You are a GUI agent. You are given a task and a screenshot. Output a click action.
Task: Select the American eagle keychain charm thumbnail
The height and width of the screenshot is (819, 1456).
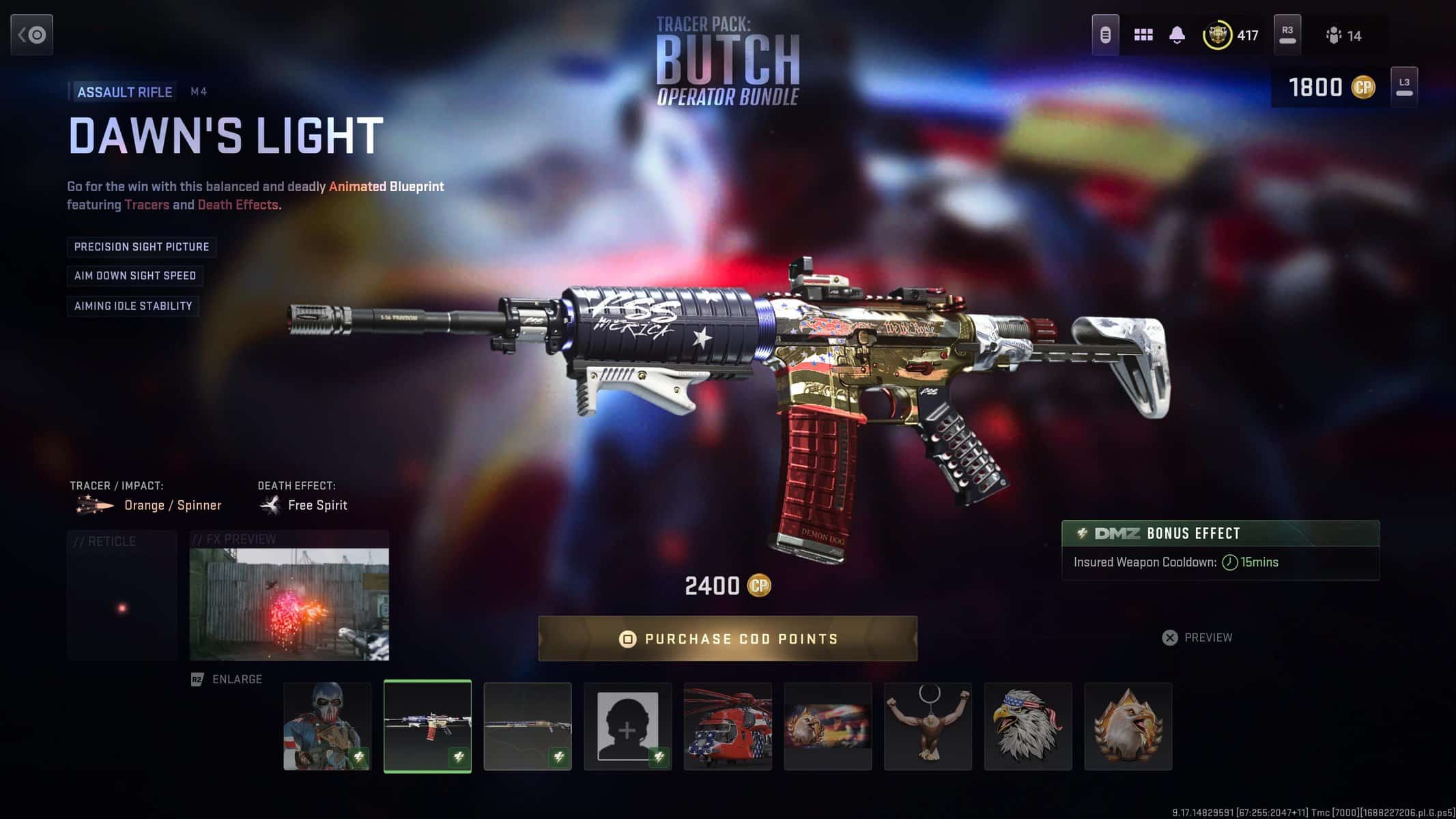click(928, 726)
